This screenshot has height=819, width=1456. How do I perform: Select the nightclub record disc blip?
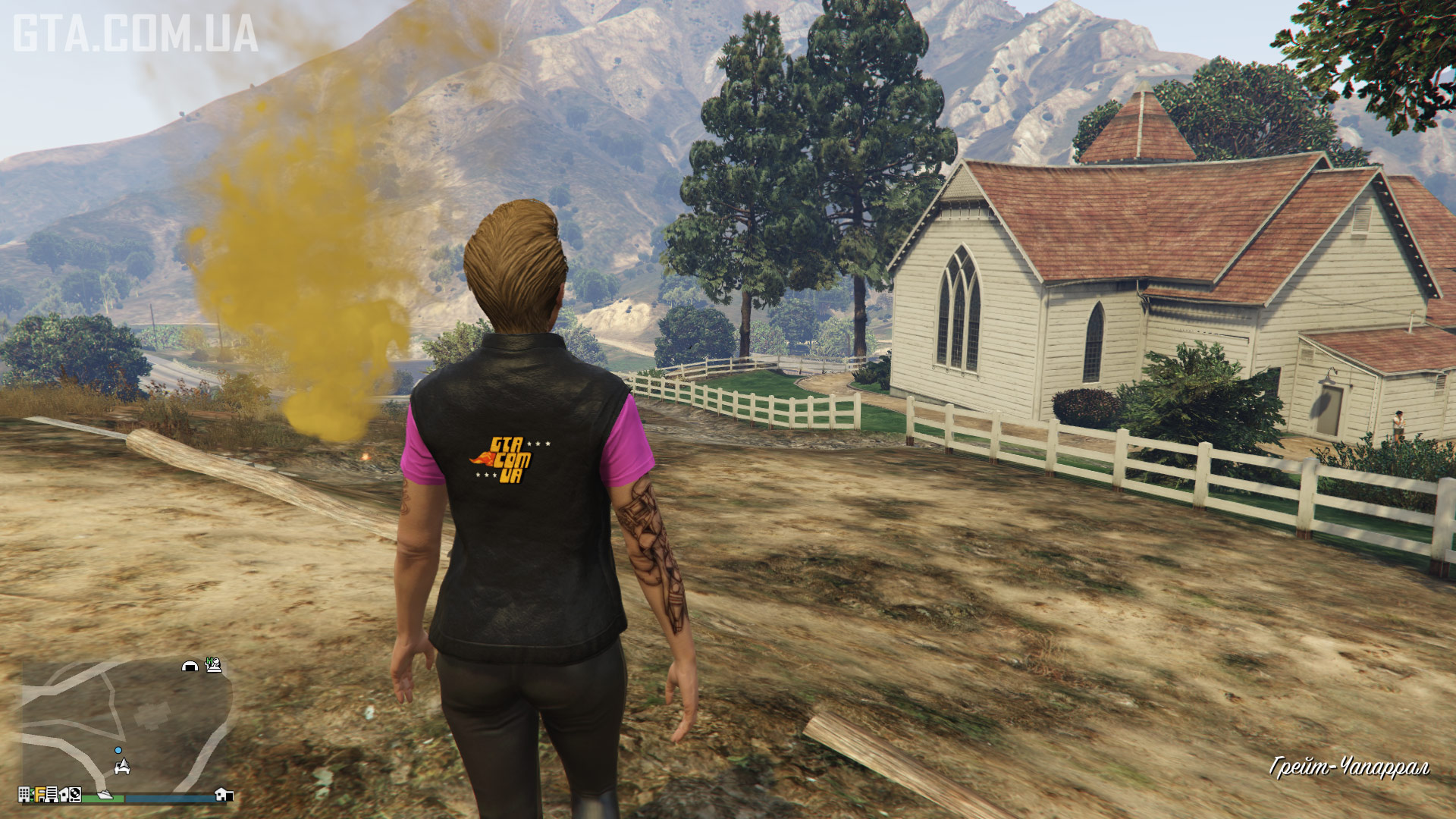[75, 794]
